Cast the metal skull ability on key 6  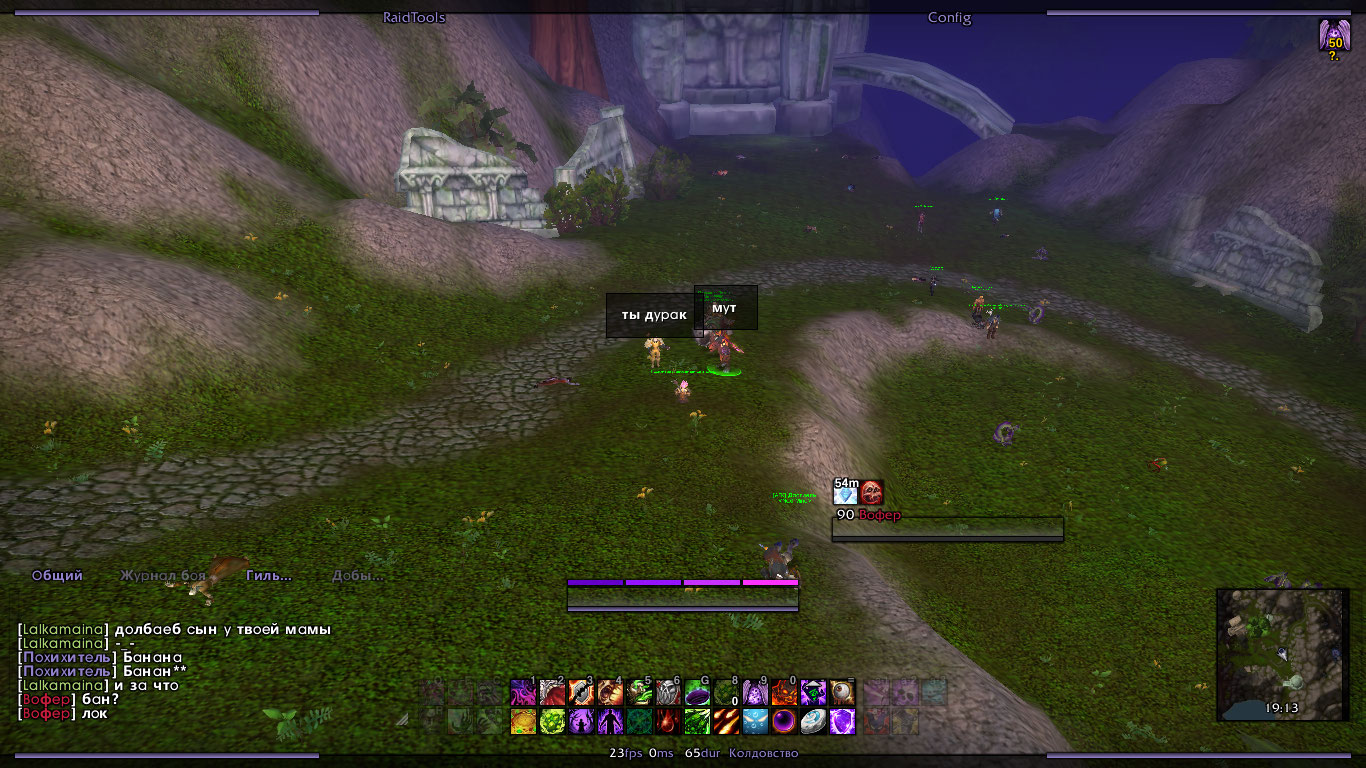pos(668,692)
